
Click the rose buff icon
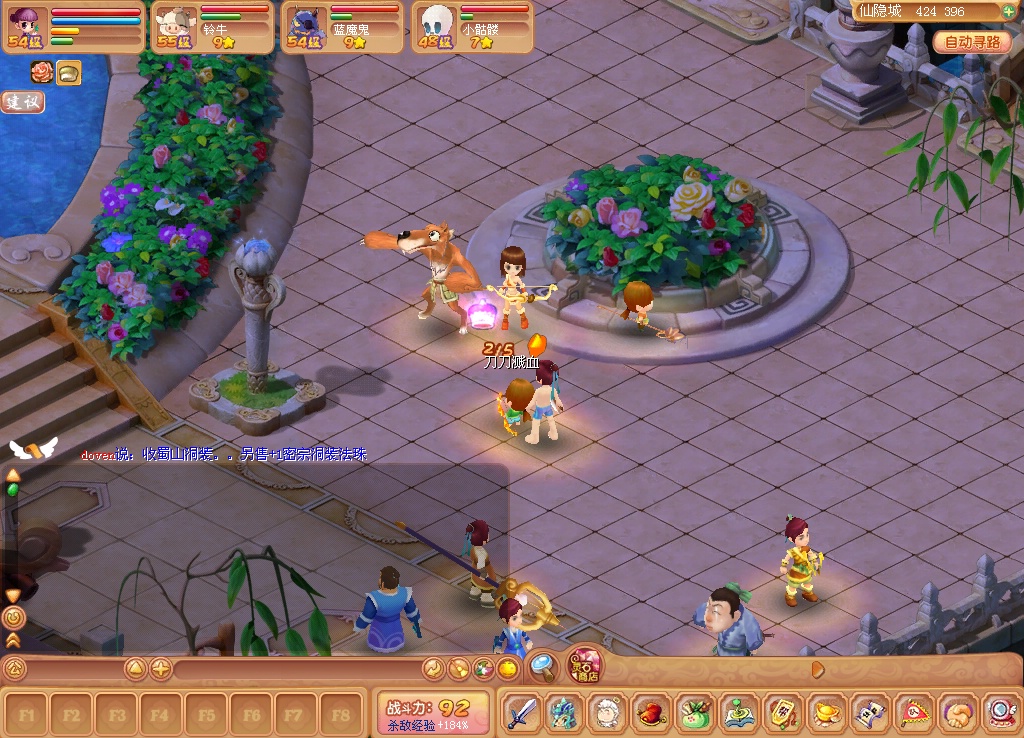pyautogui.click(x=42, y=72)
